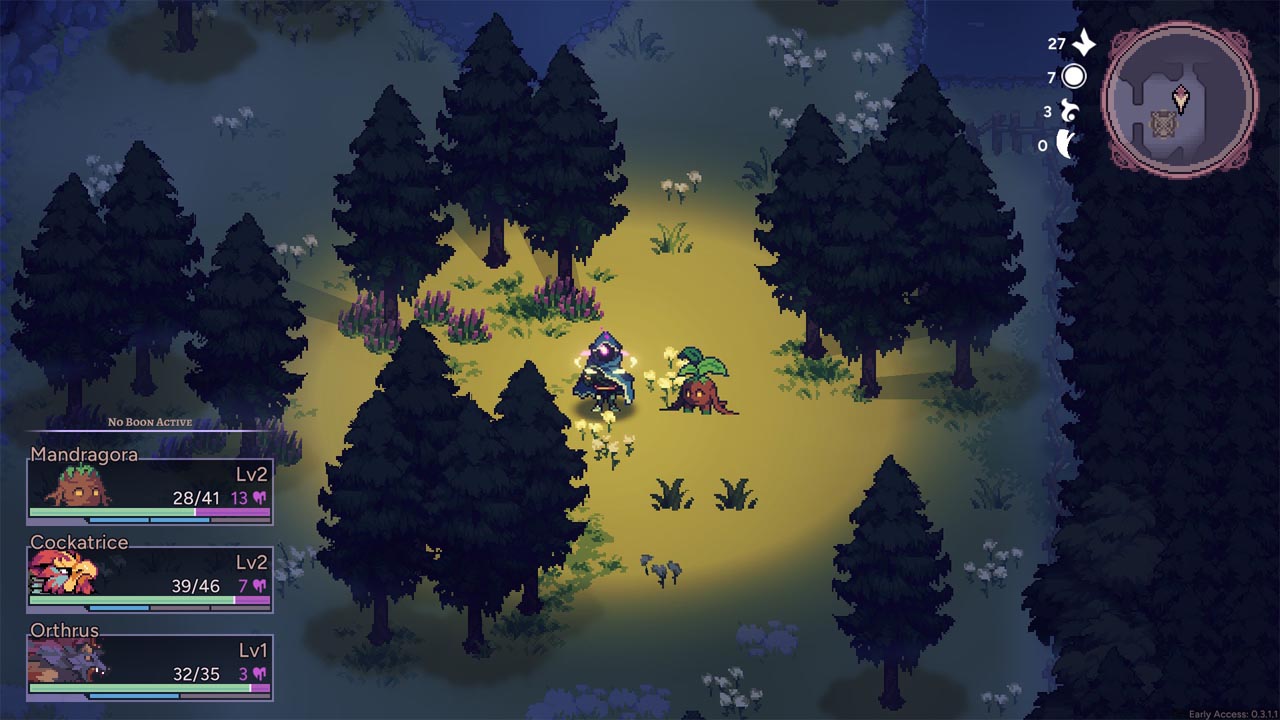Select the Mandragora party panel
The width and height of the screenshot is (1280, 720).
150,487
